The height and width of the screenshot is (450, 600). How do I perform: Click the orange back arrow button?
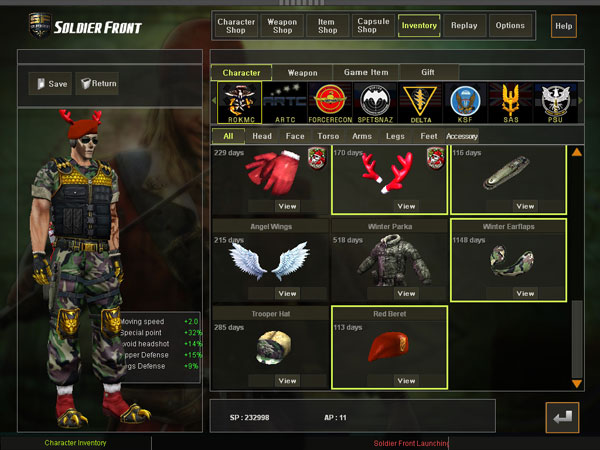pyautogui.click(x=562, y=417)
